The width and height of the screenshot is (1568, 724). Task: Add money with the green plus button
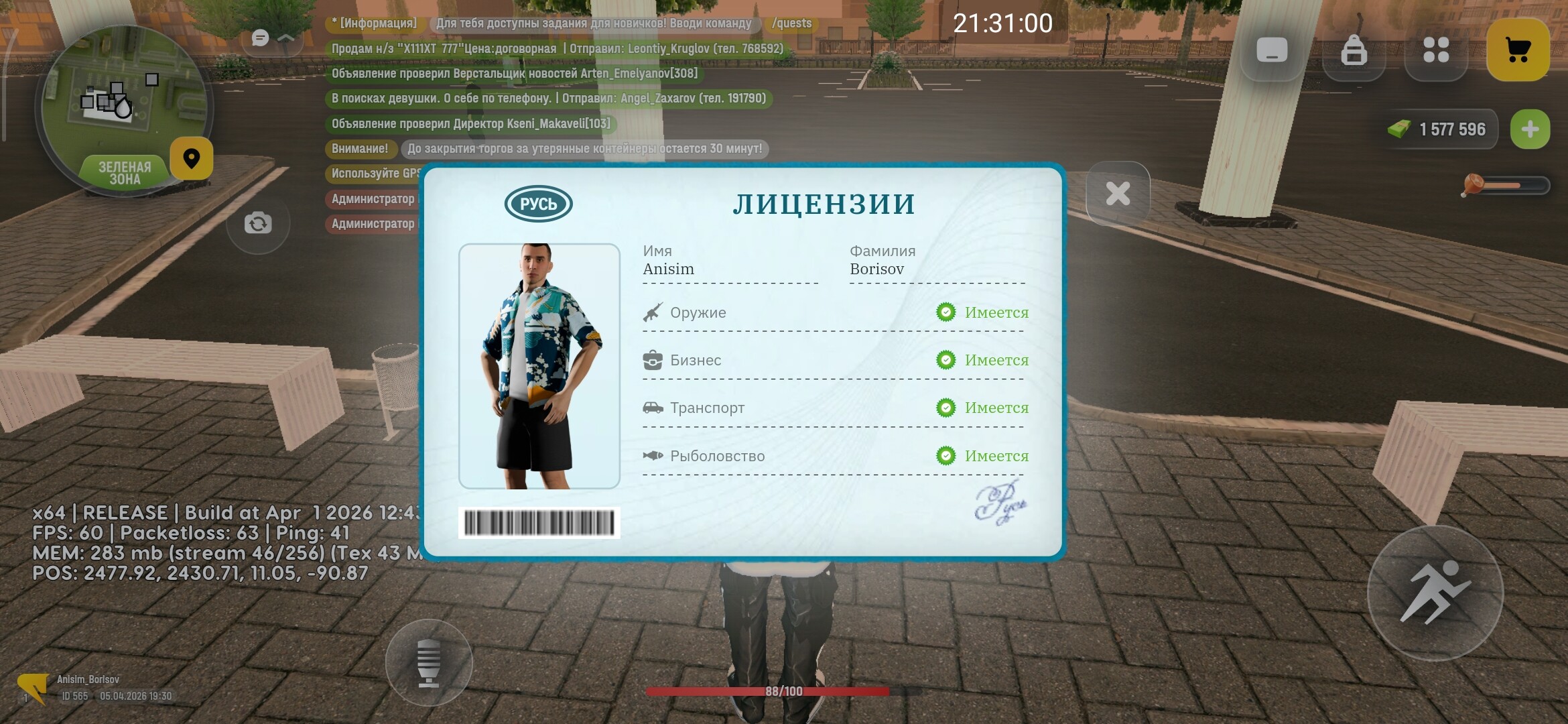click(x=1530, y=129)
